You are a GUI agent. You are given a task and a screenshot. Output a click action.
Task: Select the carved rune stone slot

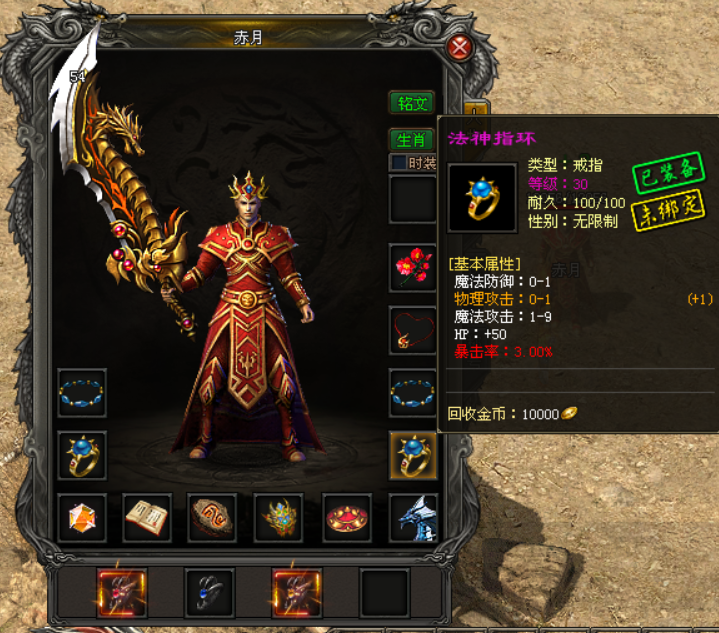click(x=213, y=518)
